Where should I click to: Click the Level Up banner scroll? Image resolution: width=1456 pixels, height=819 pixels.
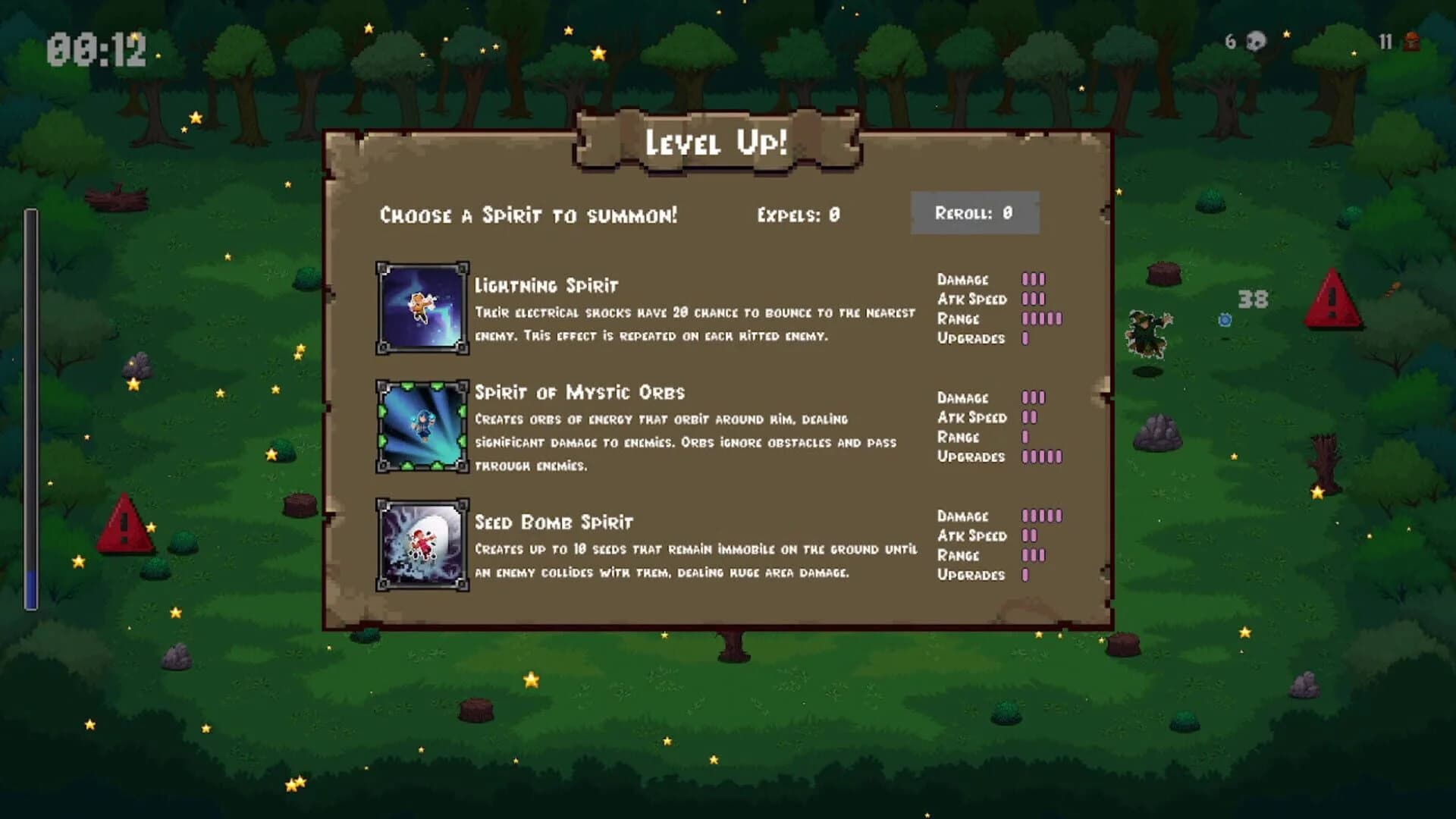[x=717, y=140]
